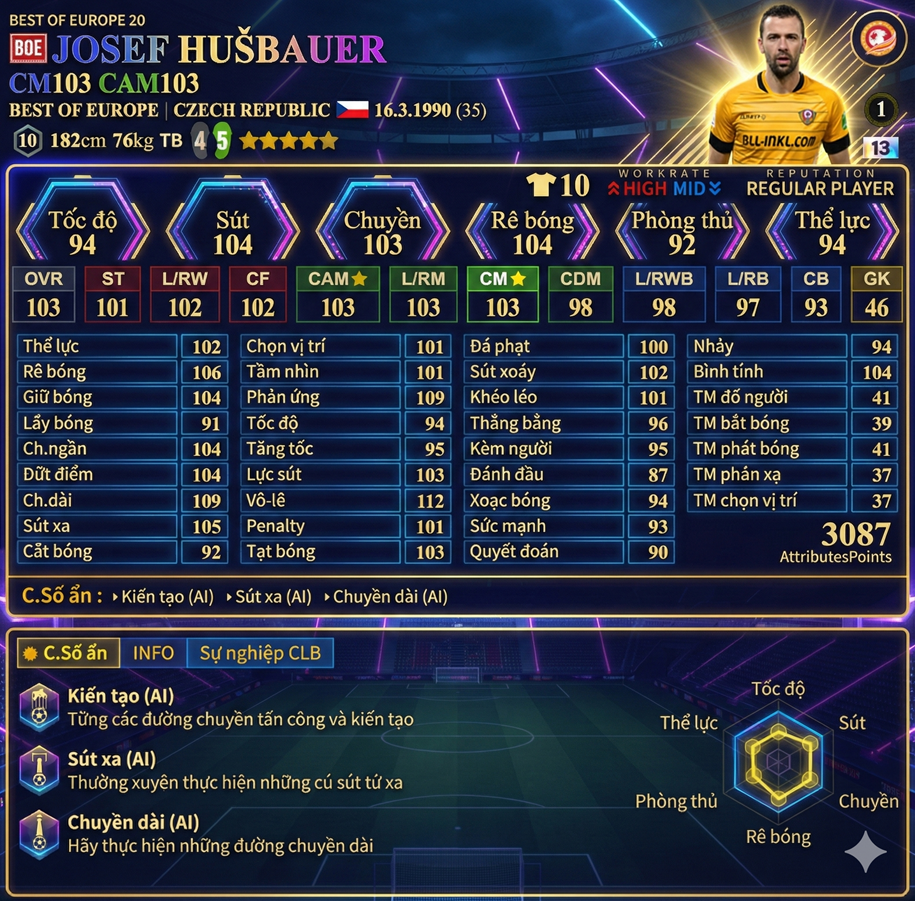
Task: Select the L/RWB position rating box
Action: tap(664, 295)
